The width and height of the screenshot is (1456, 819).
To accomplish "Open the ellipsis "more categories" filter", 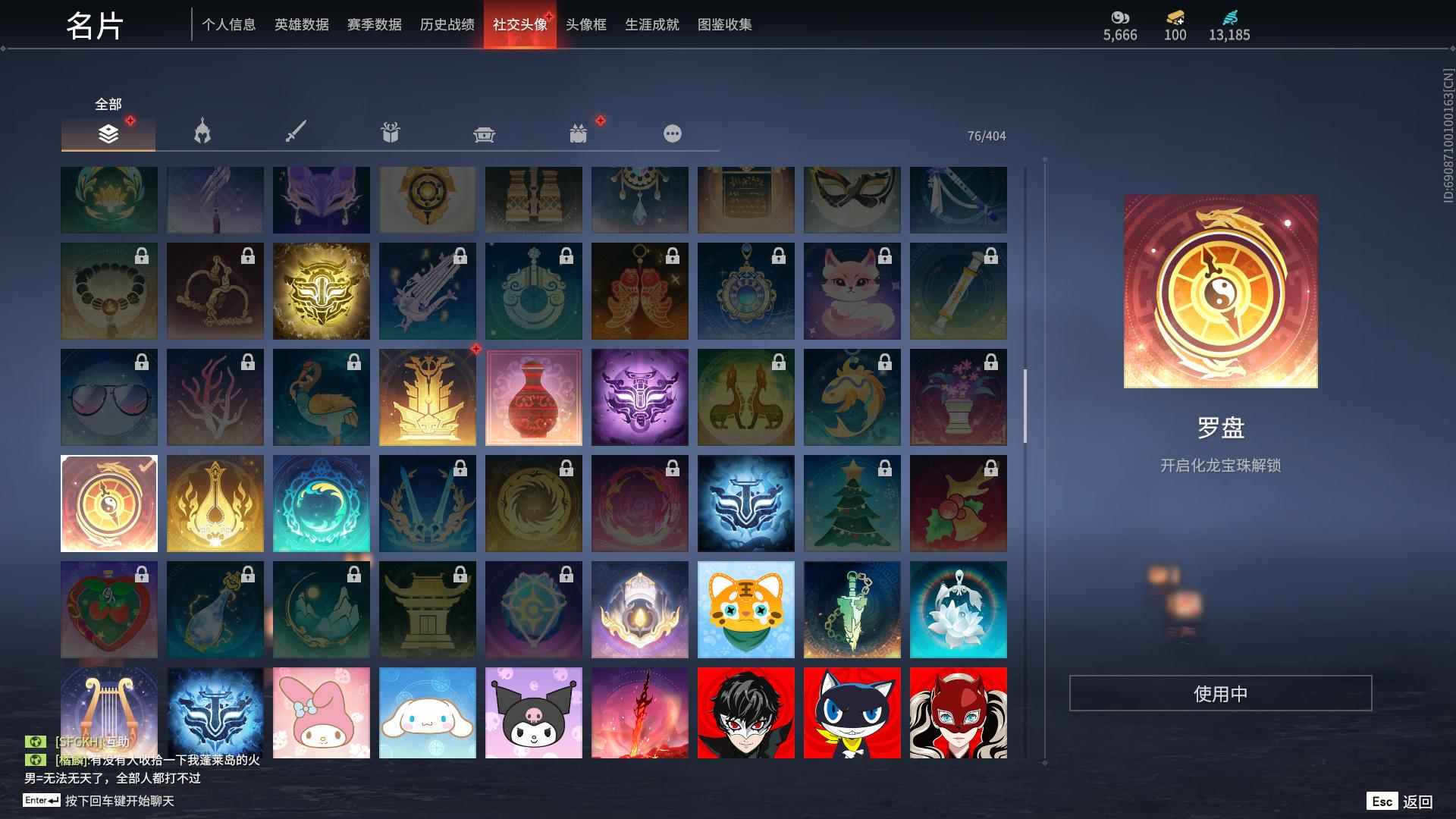I will tap(673, 132).
